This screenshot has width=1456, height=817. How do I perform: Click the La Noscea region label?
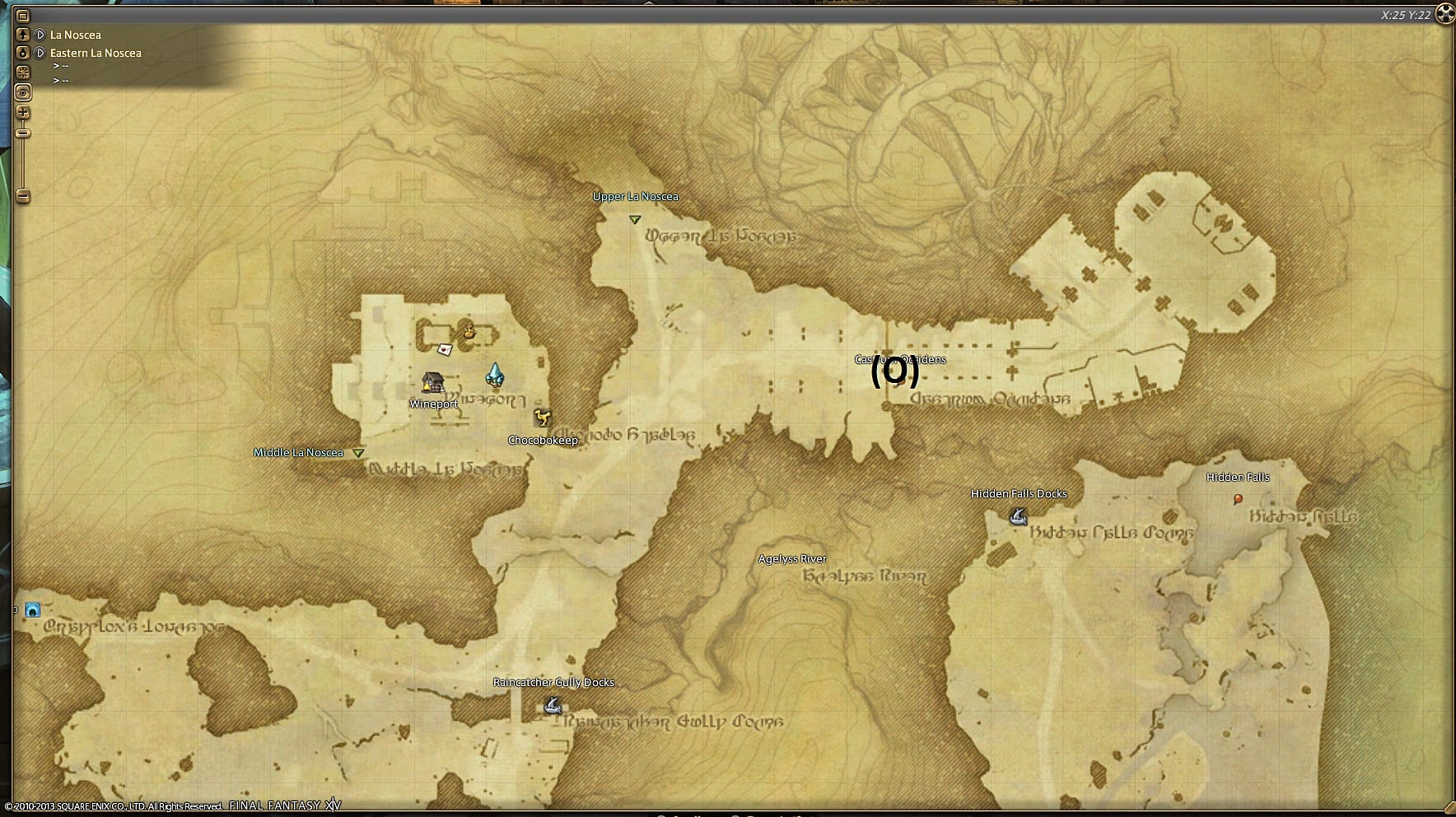click(75, 35)
